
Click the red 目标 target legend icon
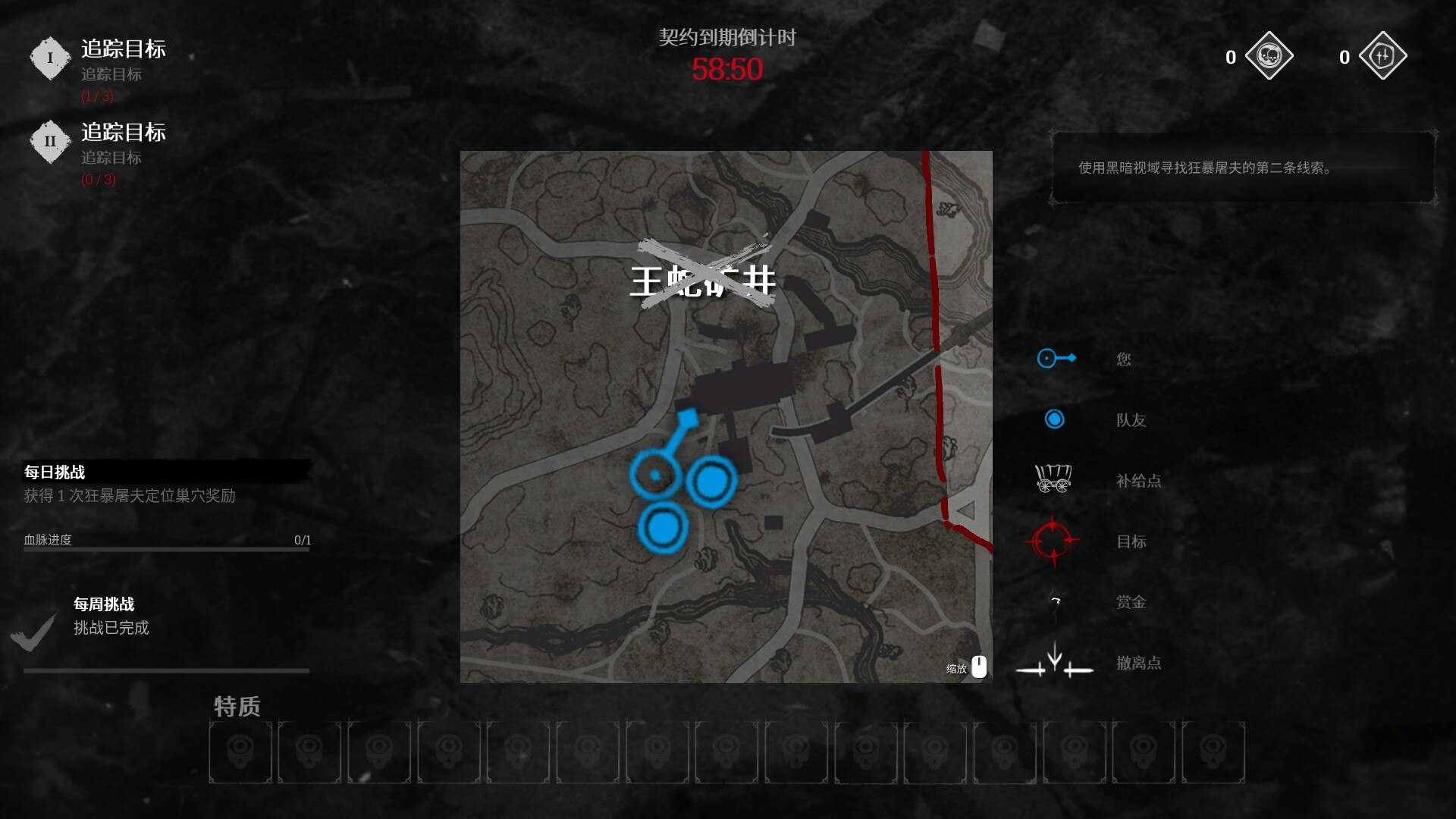(1053, 541)
